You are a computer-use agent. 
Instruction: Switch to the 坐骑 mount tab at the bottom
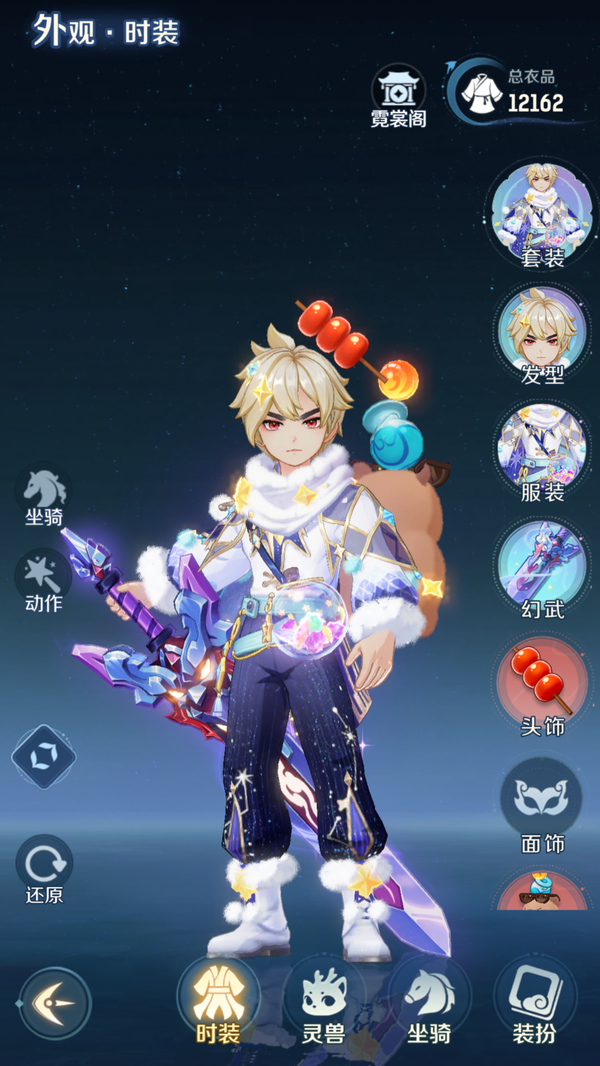(x=429, y=1000)
